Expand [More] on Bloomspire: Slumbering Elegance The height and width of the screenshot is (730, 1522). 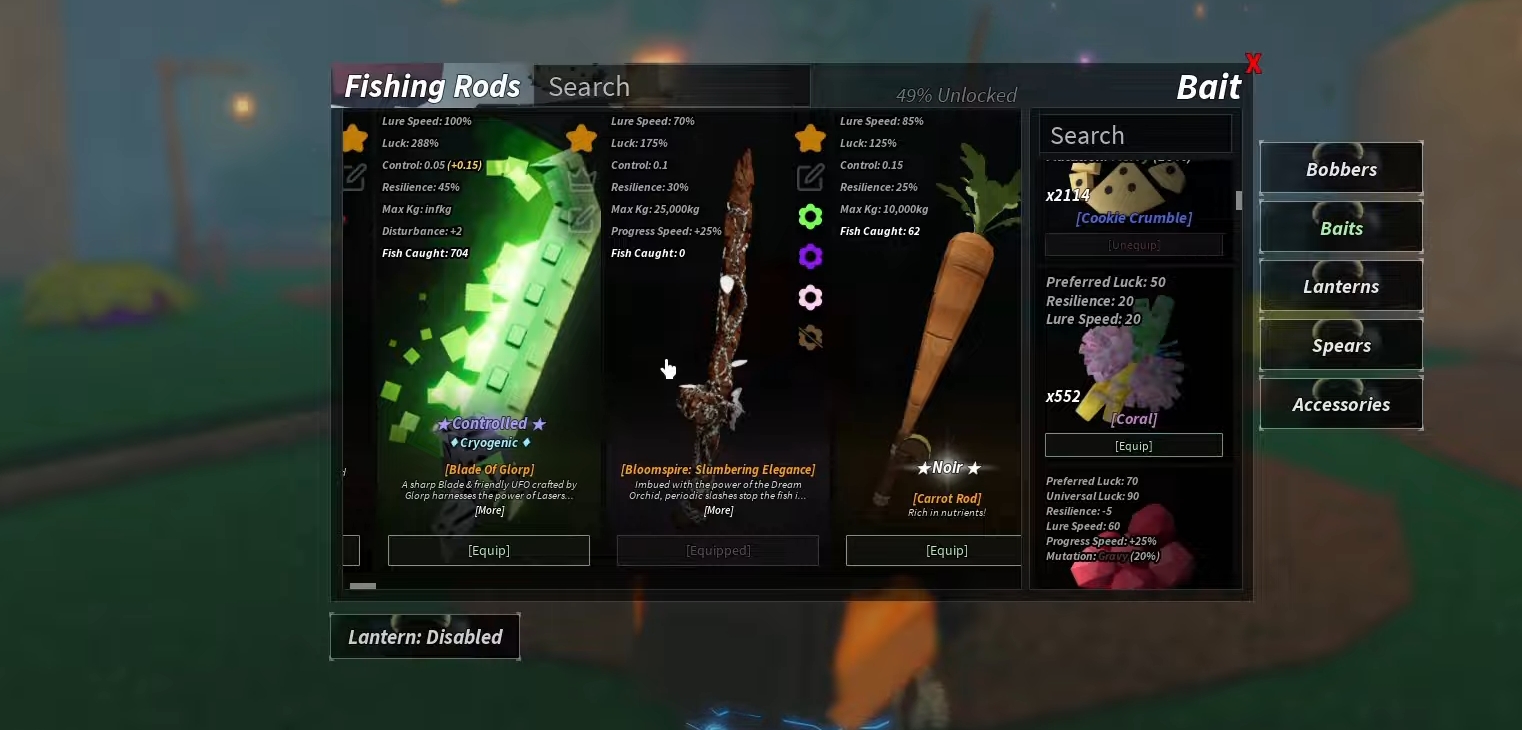tap(718, 510)
